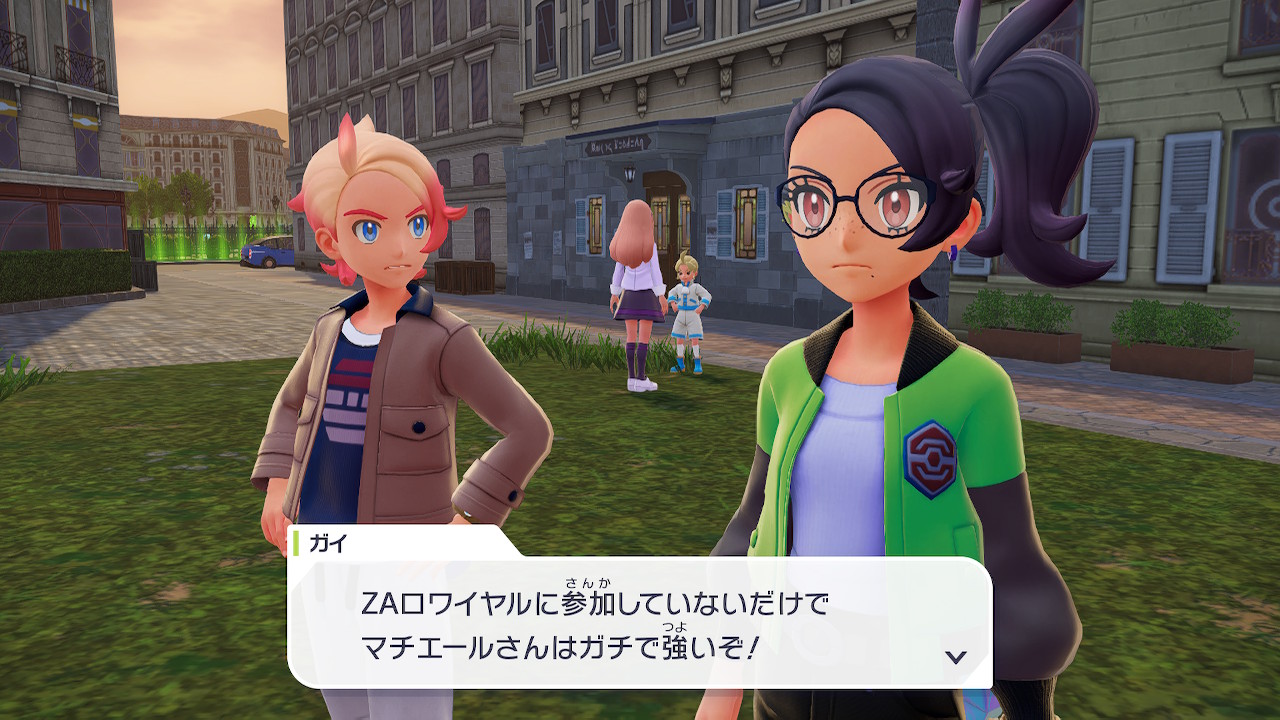The image size is (1280, 720).
Task: Advance dialogue with the down arrow
Action: (x=956, y=656)
